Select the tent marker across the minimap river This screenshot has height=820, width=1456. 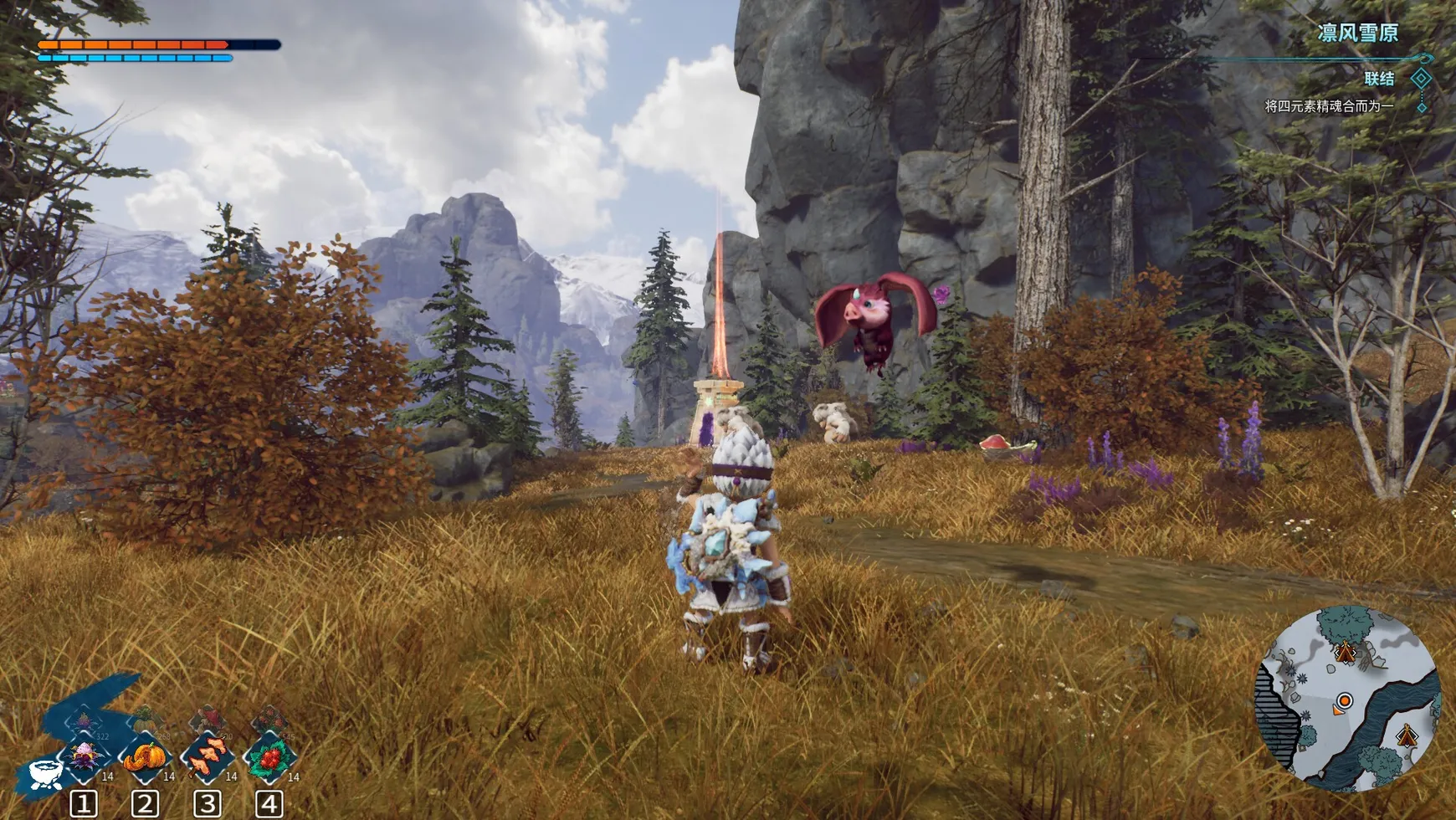click(1407, 736)
